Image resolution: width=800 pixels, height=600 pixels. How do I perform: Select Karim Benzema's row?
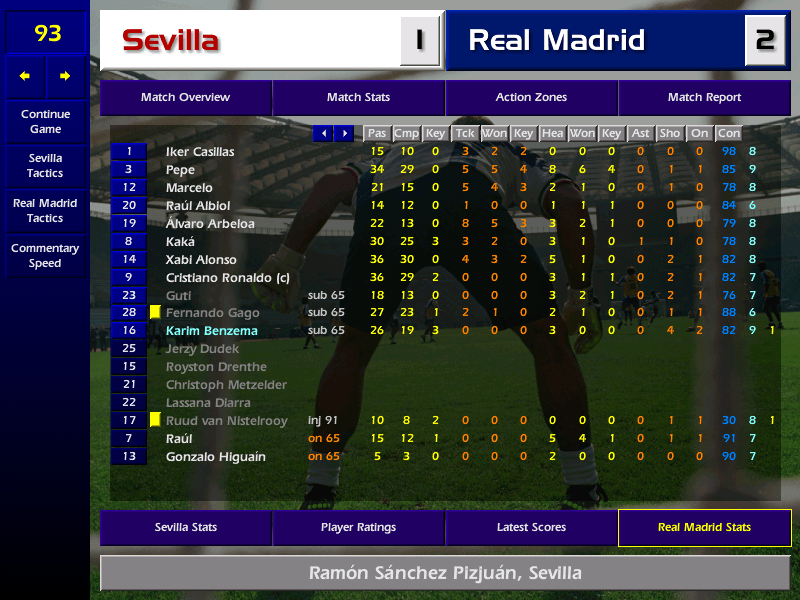(211, 331)
